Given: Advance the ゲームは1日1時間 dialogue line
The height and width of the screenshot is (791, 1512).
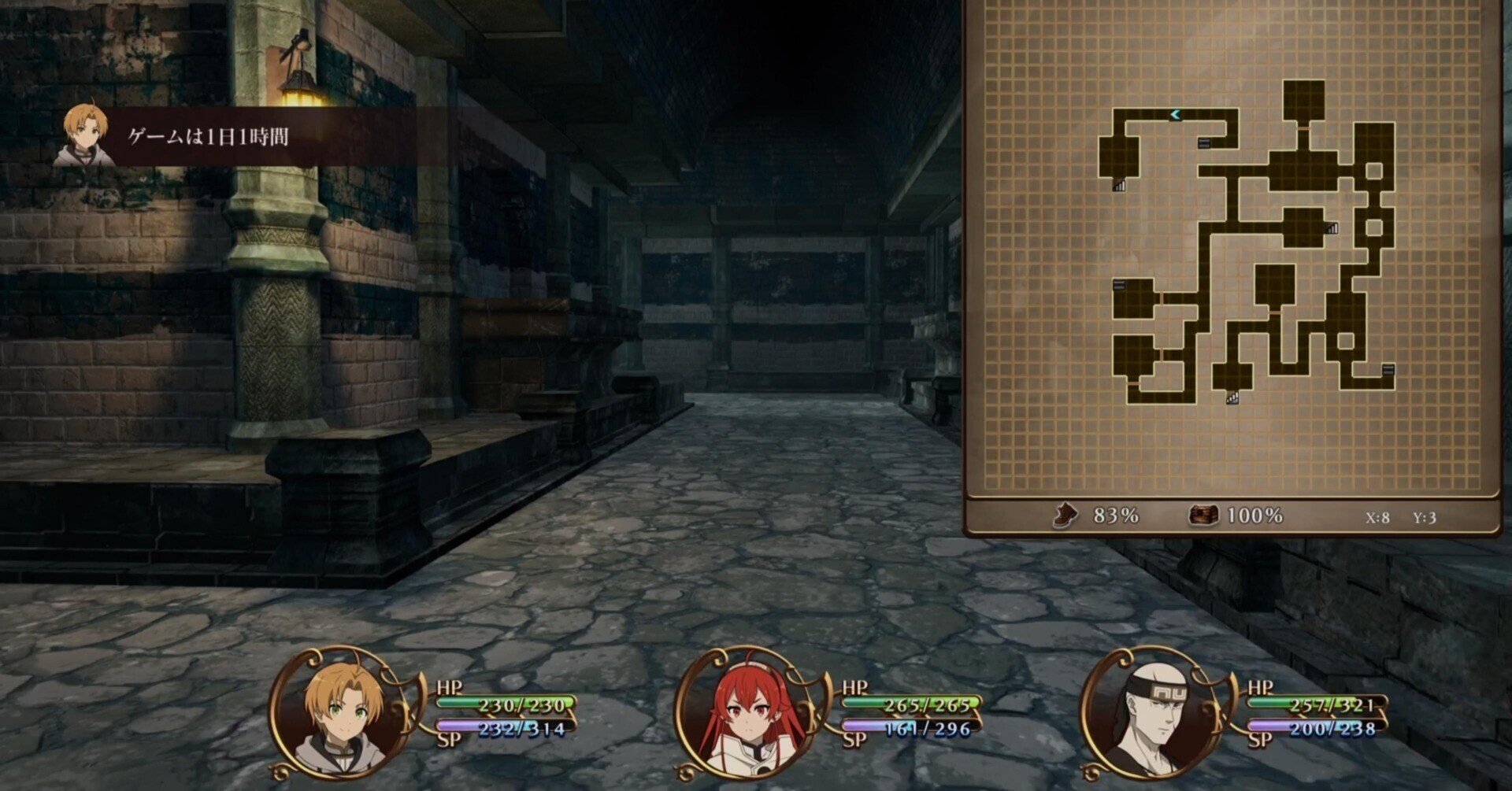Looking at the screenshot, I should 209,137.
